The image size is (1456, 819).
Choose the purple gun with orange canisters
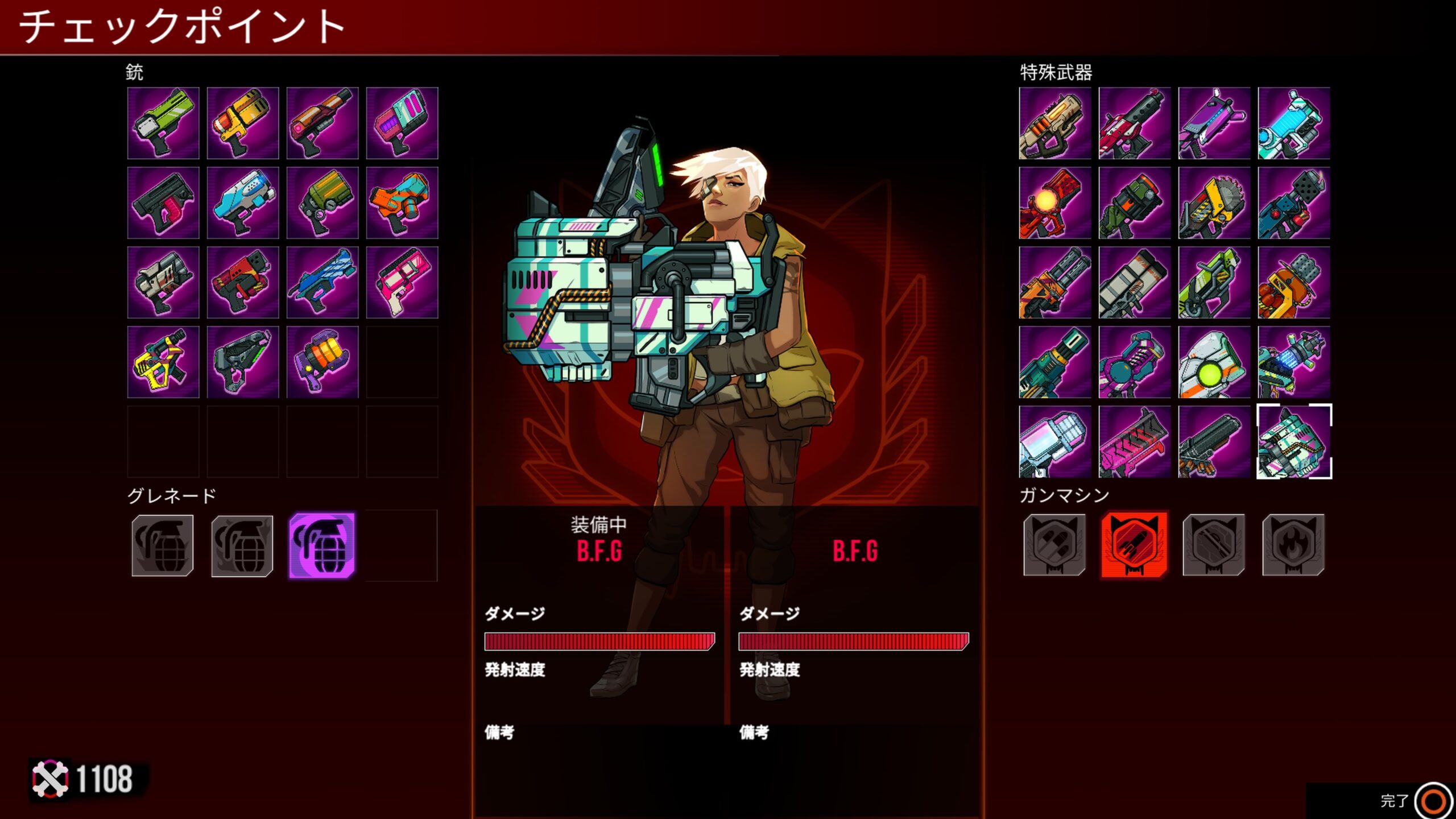point(322,362)
